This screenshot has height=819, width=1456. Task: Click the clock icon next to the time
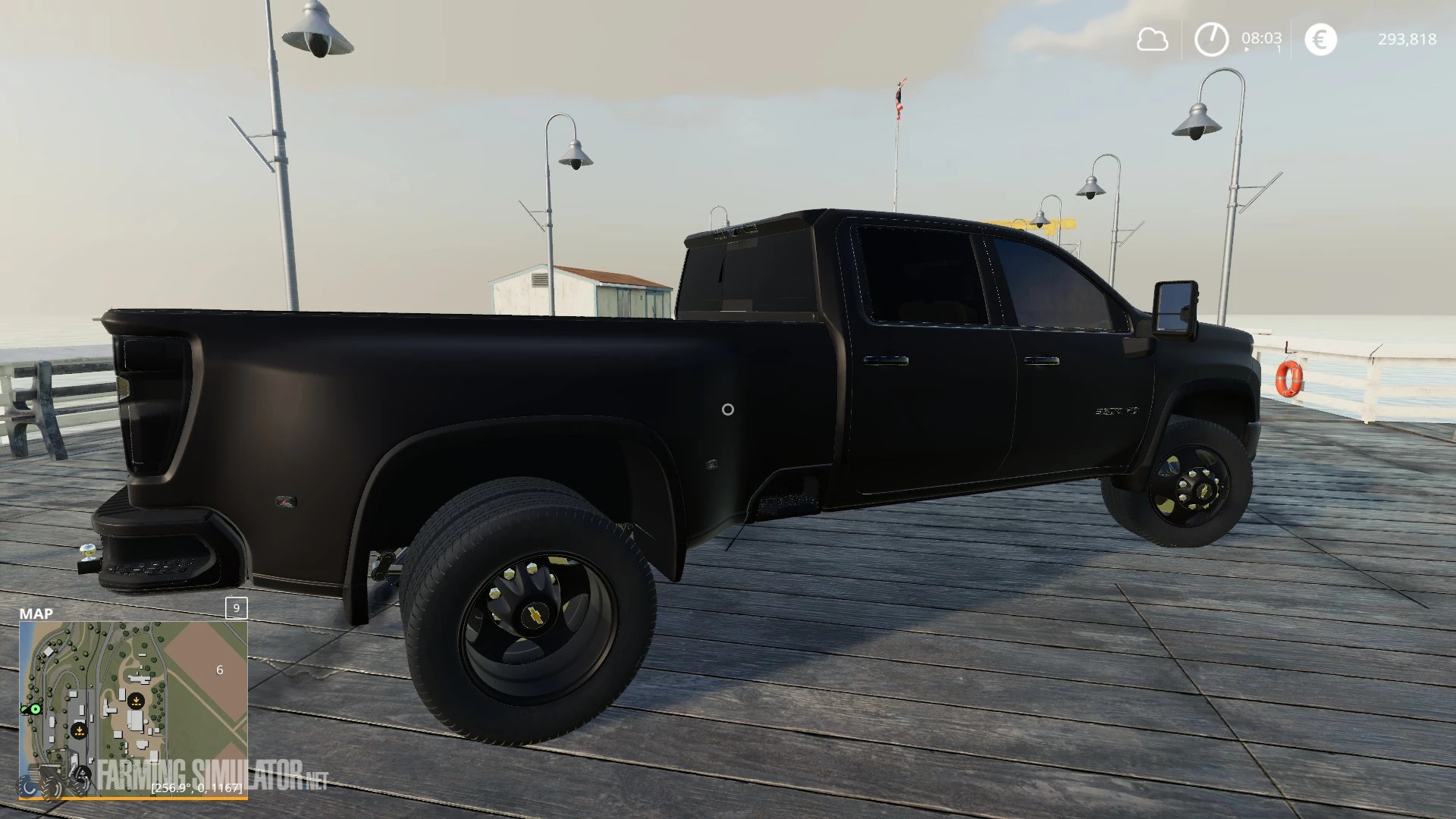pyautogui.click(x=1211, y=38)
